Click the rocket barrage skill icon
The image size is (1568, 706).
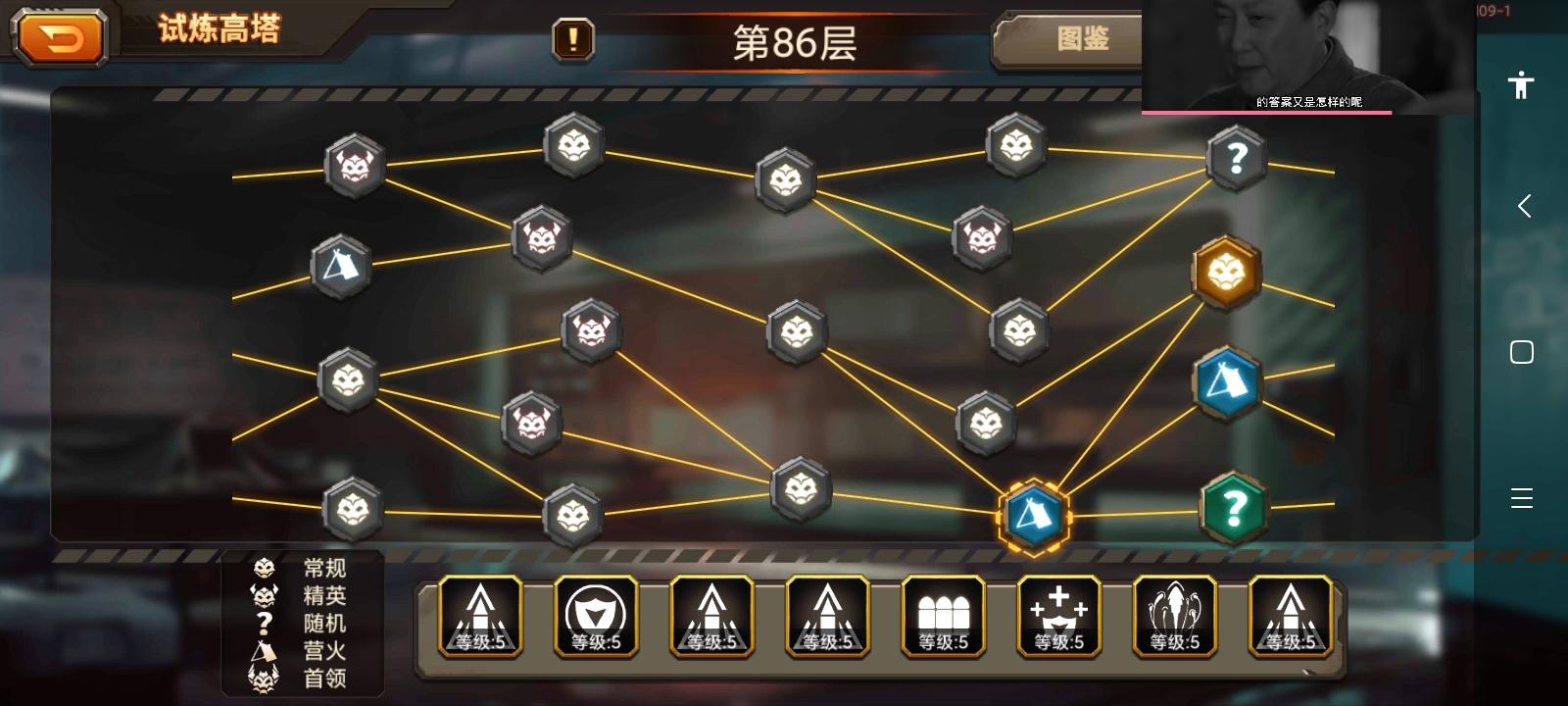(x=1174, y=617)
